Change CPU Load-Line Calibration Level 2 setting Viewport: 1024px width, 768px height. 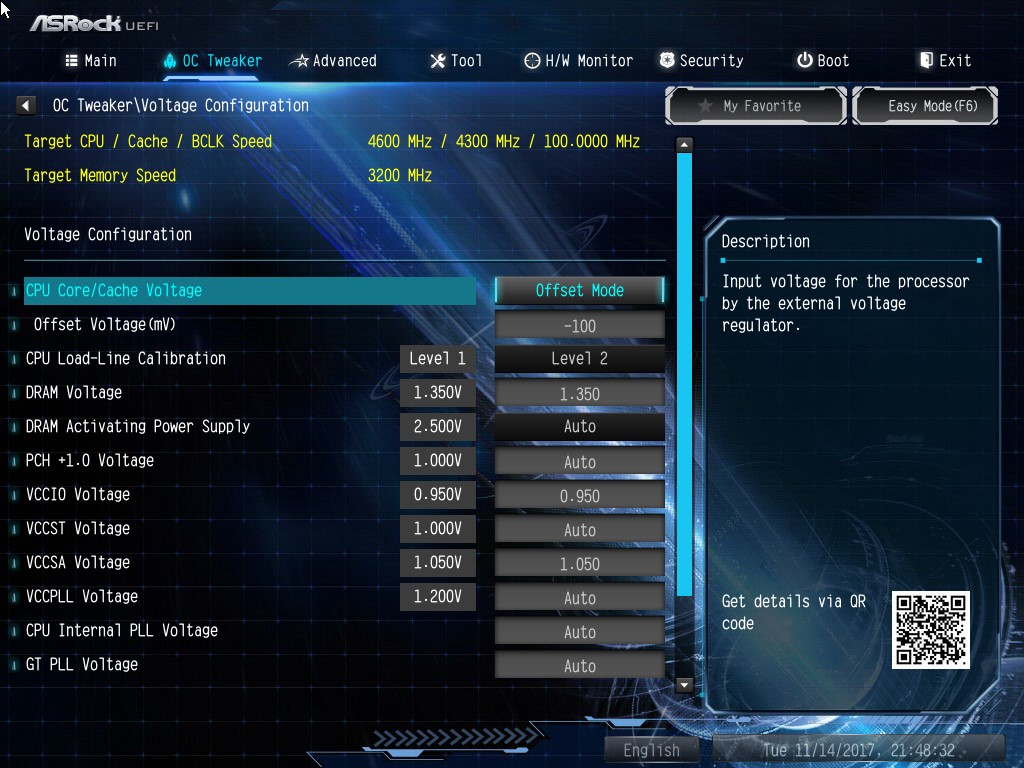coord(580,358)
